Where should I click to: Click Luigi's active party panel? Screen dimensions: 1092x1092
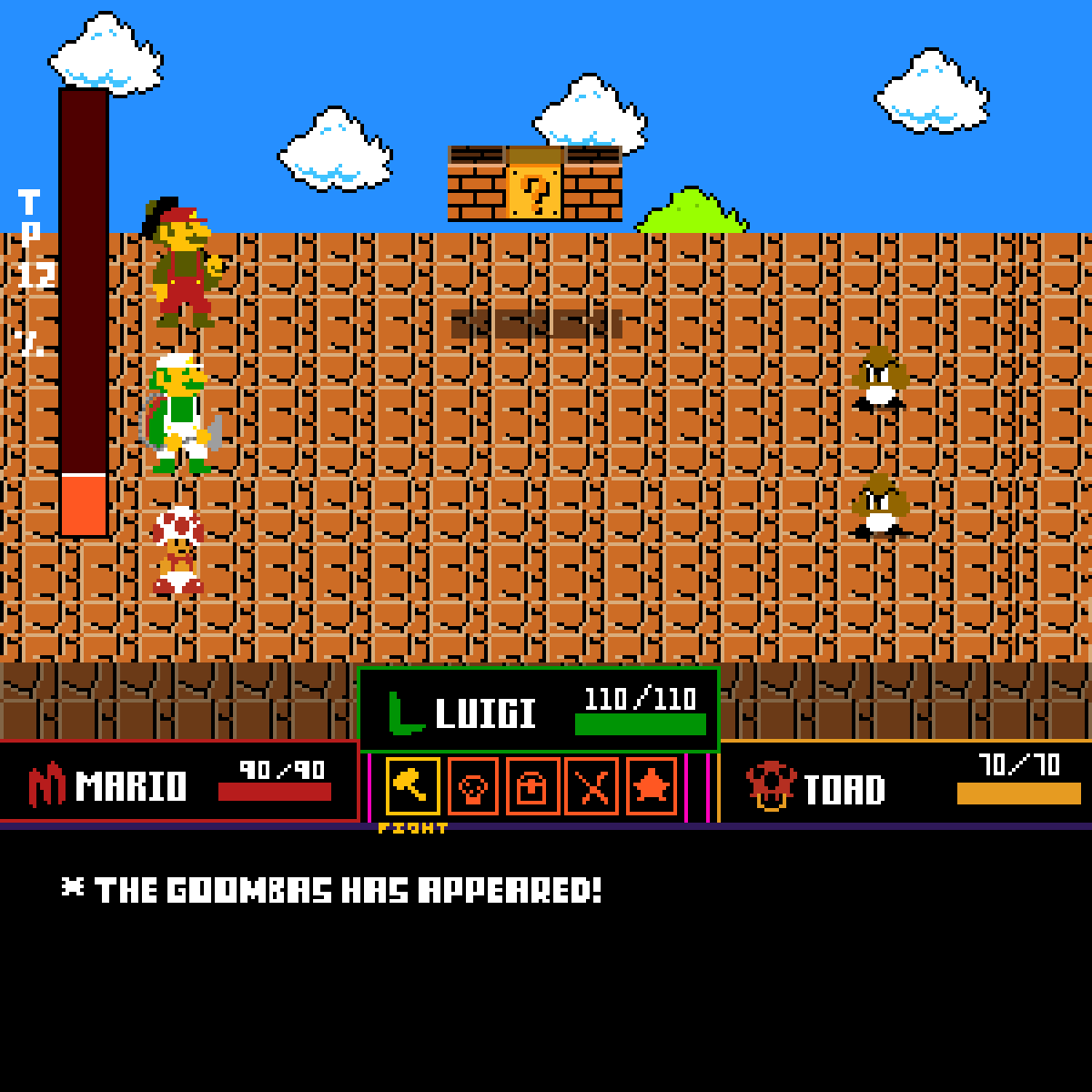click(x=539, y=711)
